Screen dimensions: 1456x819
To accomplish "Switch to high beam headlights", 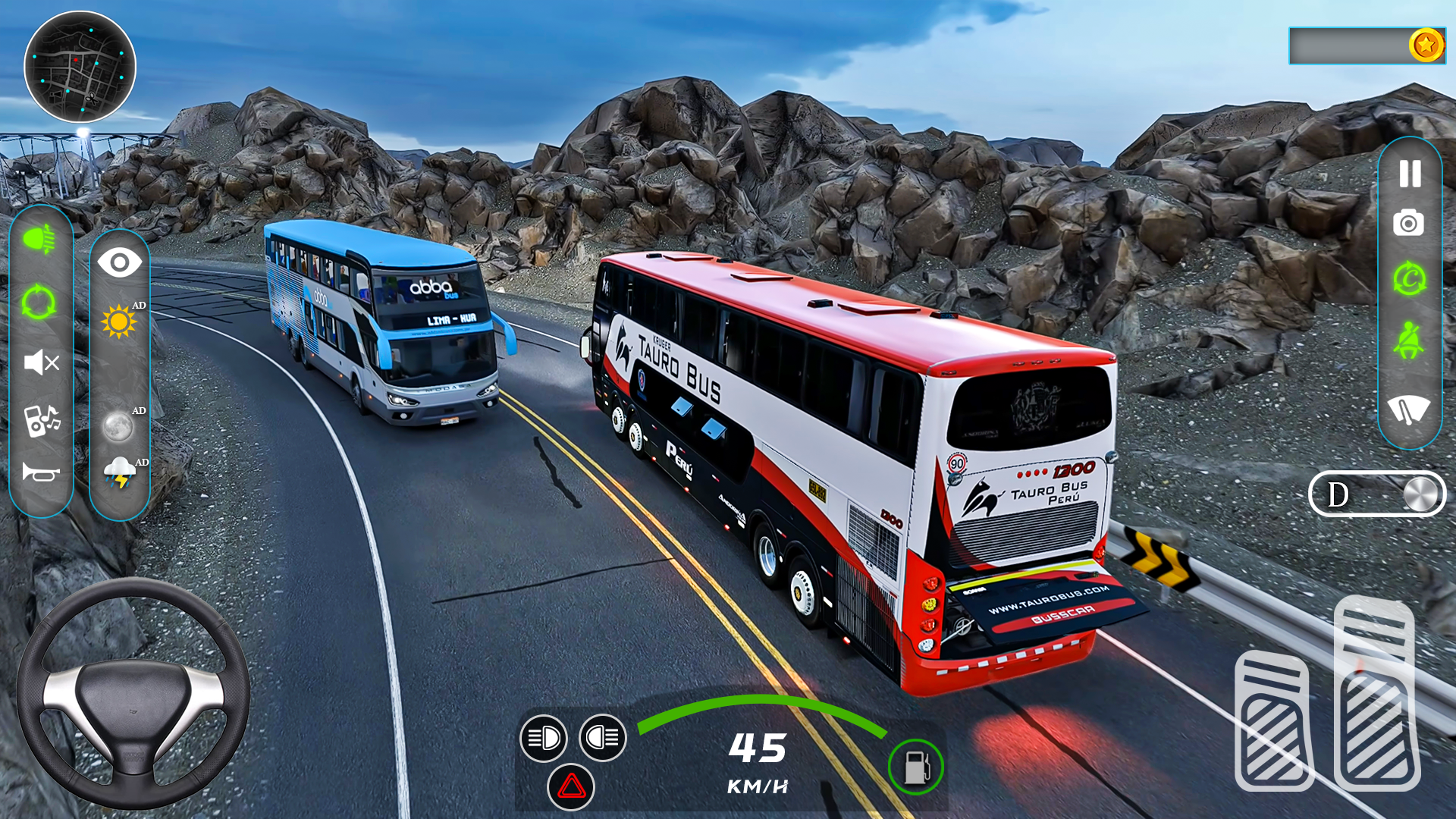I will 601,738.
